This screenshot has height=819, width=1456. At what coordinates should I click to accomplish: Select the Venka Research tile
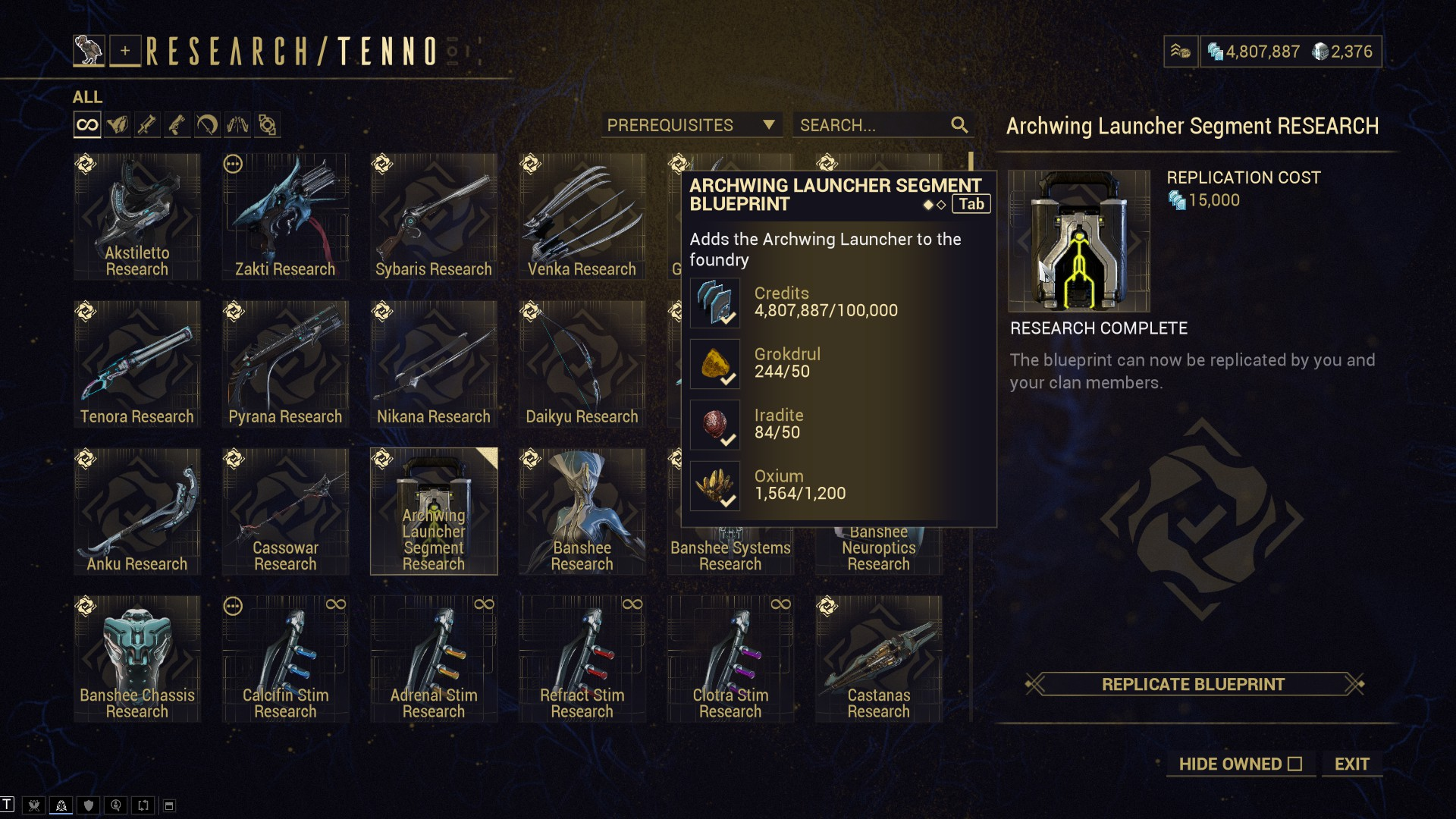[582, 217]
